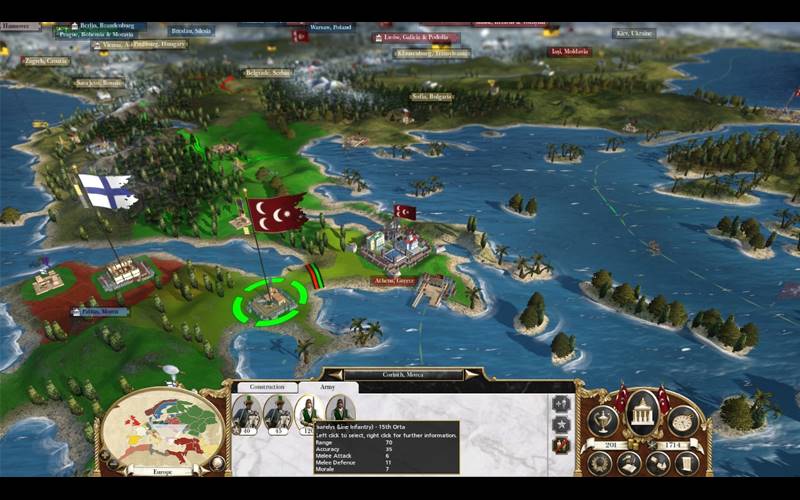This screenshot has height=500, width=800.
Task: Switch to the Construction tab
Action: (267, 386)
